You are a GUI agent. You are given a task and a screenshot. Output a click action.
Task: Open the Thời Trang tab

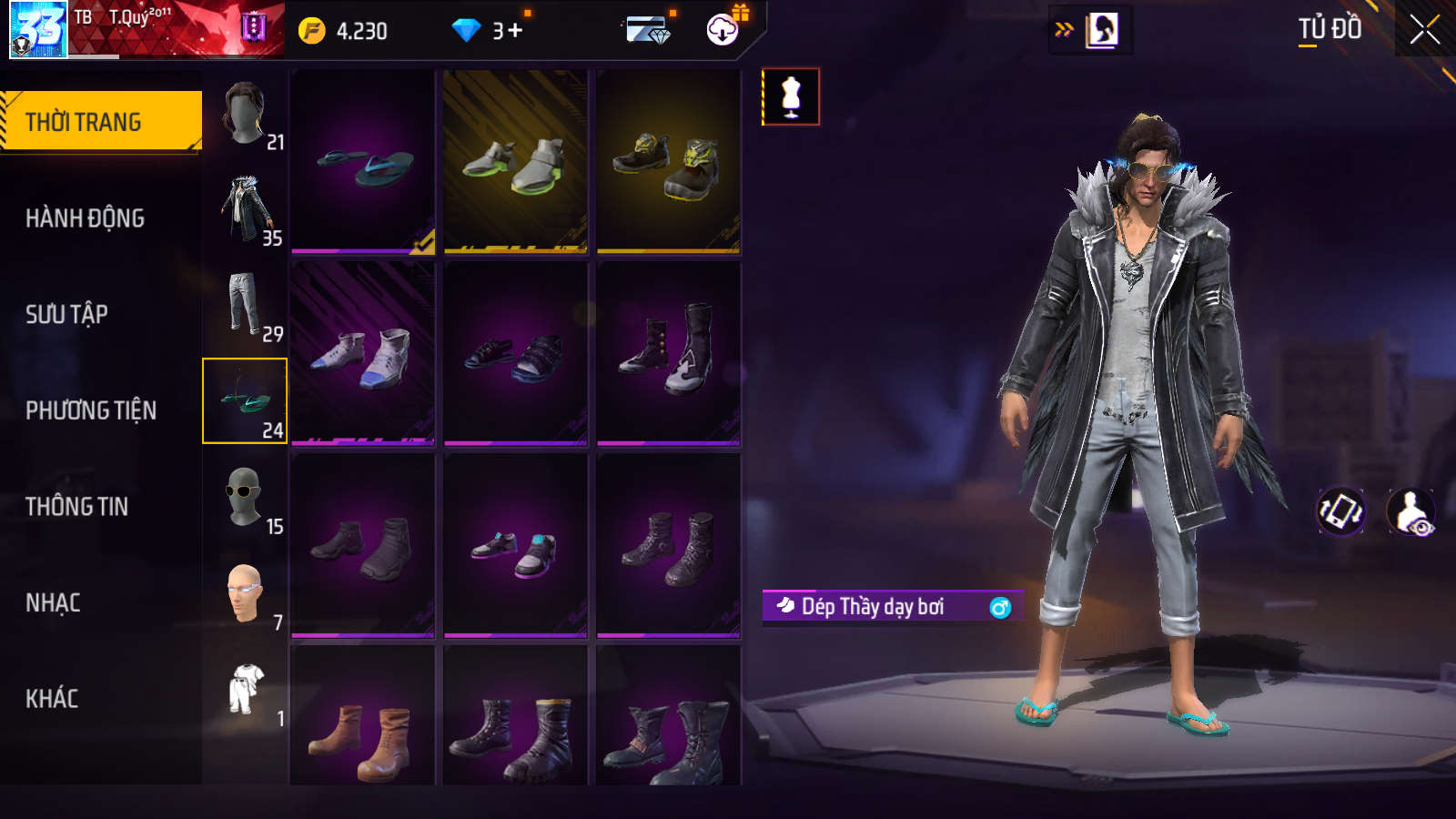pyautogui.click(x=100, y=121)
